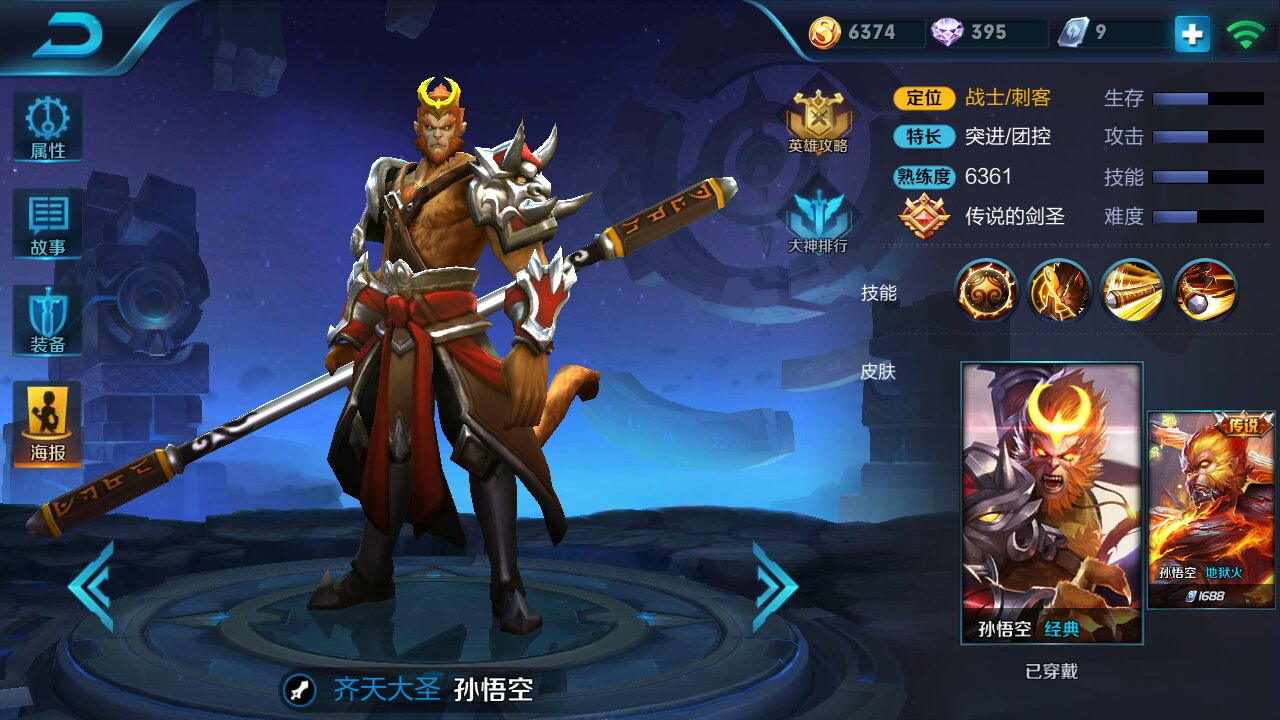
Task: Open the 英雄攻略 hero guide
Action: coord(818,121)
